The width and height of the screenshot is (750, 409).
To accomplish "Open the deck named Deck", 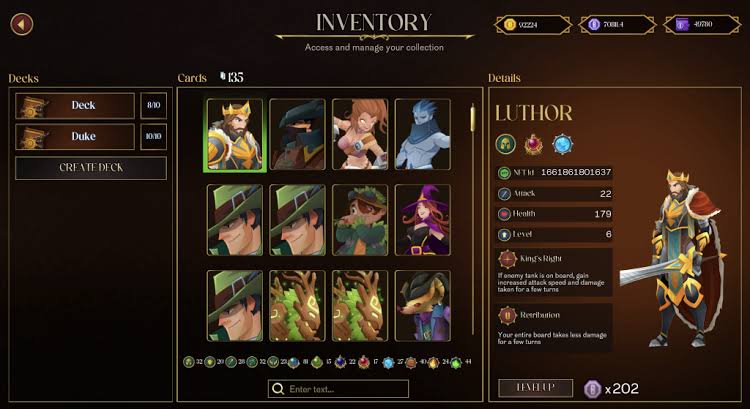I will point(75,105).
